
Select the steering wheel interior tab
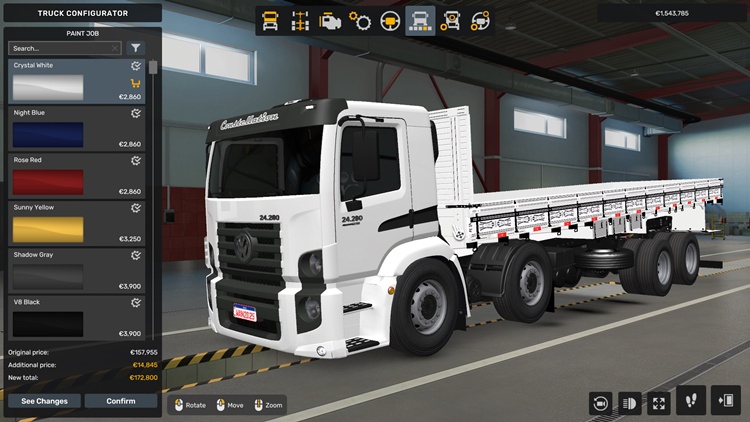(x=390, y=21)
